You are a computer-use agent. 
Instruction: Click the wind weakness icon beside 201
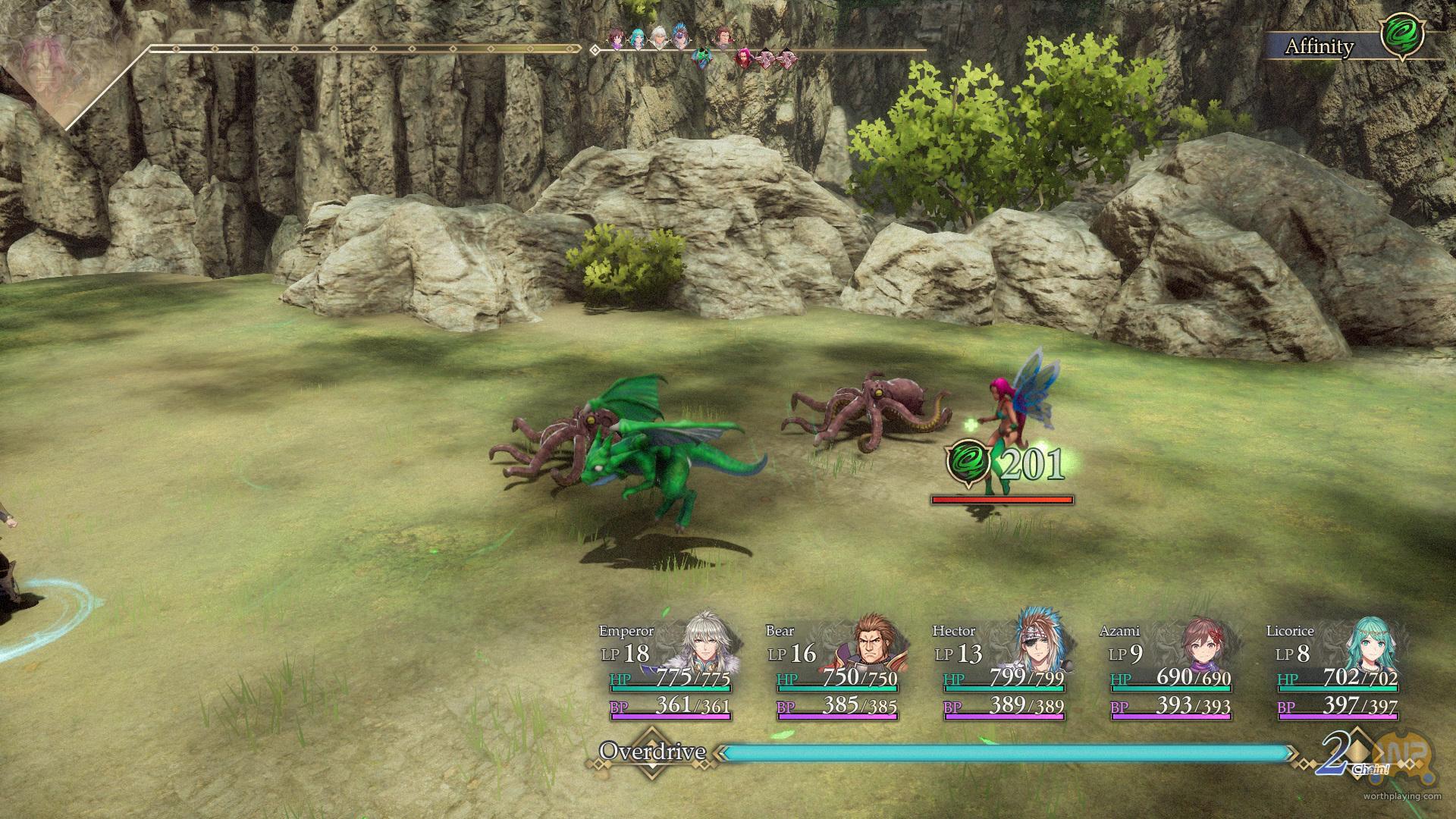968,463
